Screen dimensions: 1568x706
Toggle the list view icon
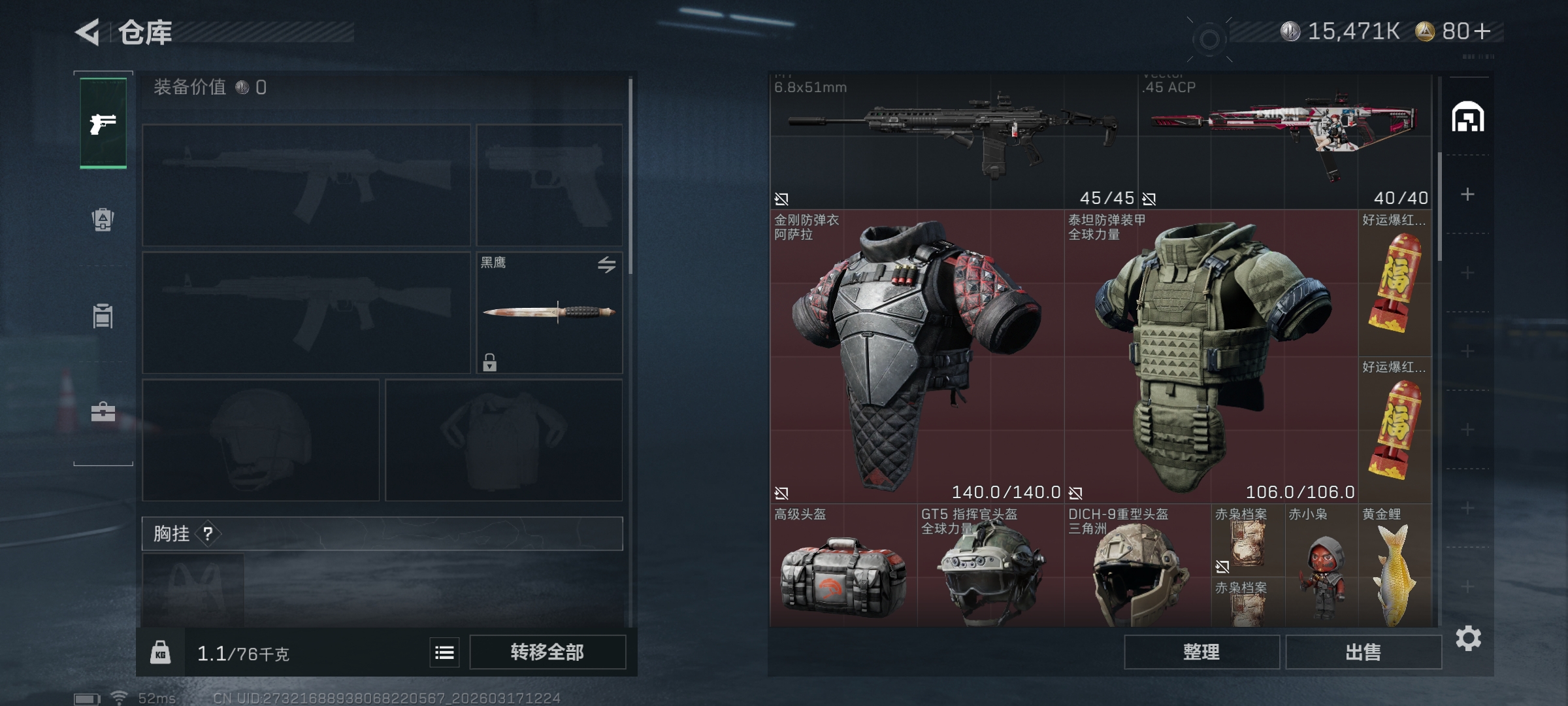pyautogui.click(x=444, y=652)
